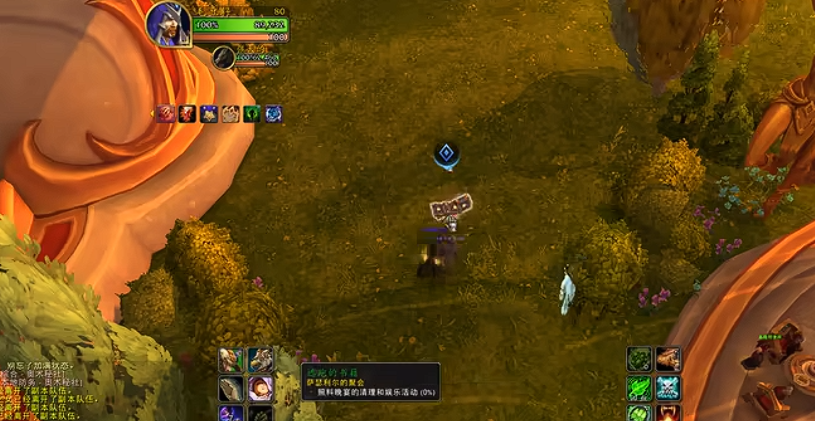Image resolution: width=815 pixels, height=421 pixels.
Task: Activate the dark green thorn ring ability
Action: (640, 360)
